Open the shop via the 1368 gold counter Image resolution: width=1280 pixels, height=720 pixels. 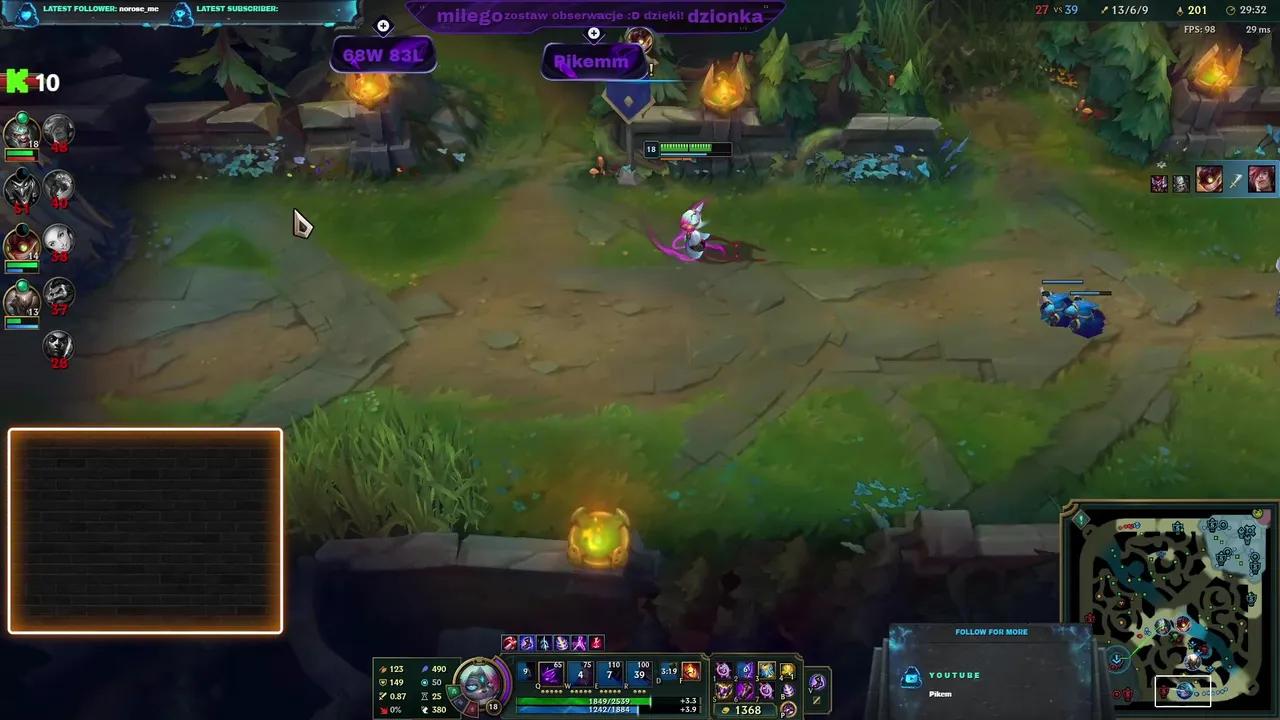[x=746, y=709]
